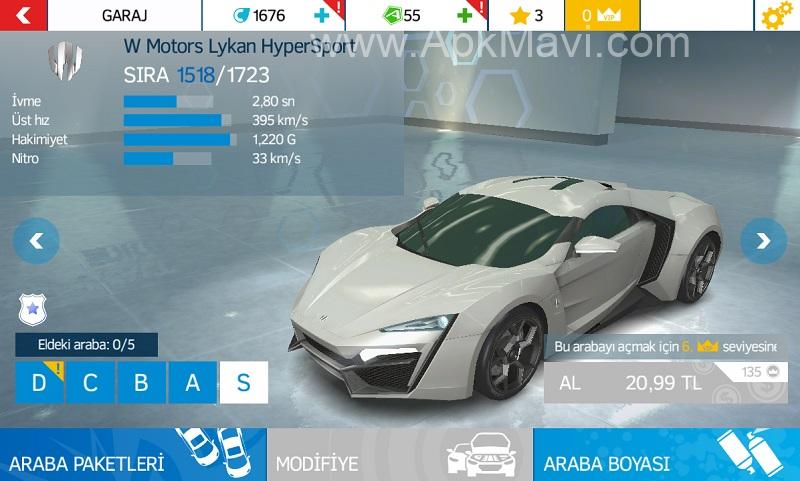Viewport: 800px width, 481px height.
Task: Open the VIP crown panel
Action: 602,16
